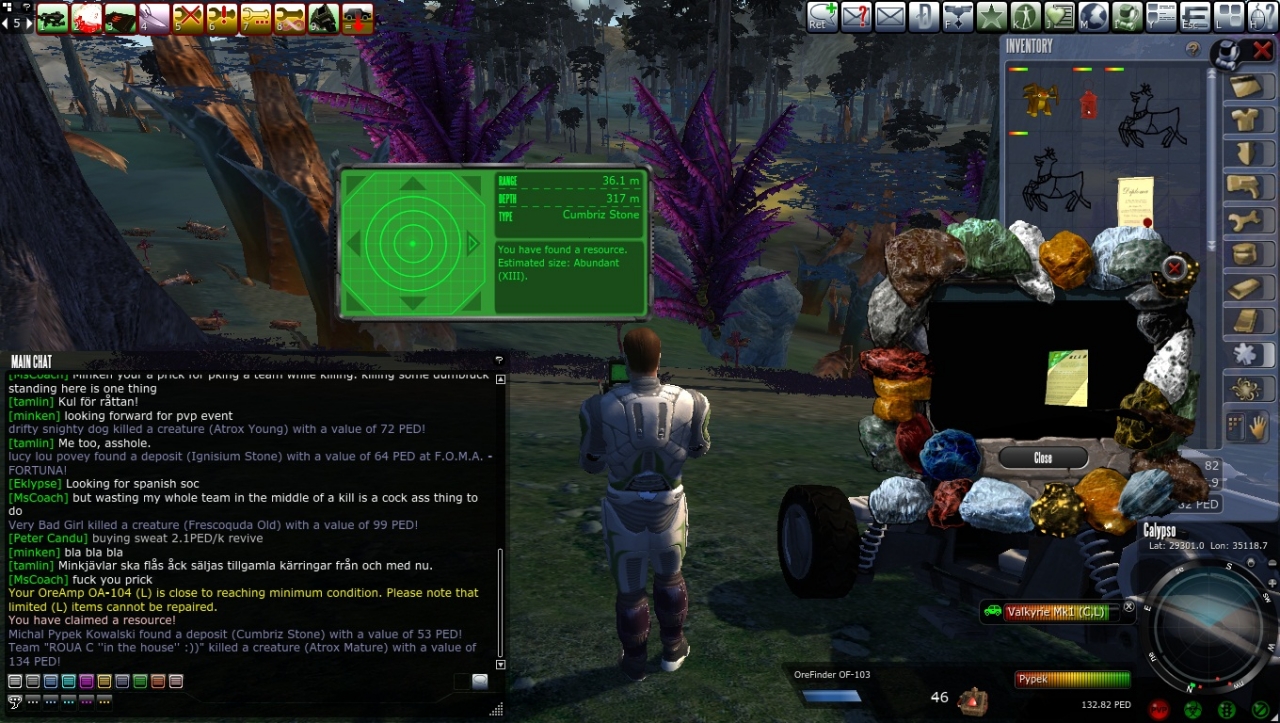Dismiss the round red X on the stone frame
This screenshot has height=723, width=1280.
[x=1175, y=268]
